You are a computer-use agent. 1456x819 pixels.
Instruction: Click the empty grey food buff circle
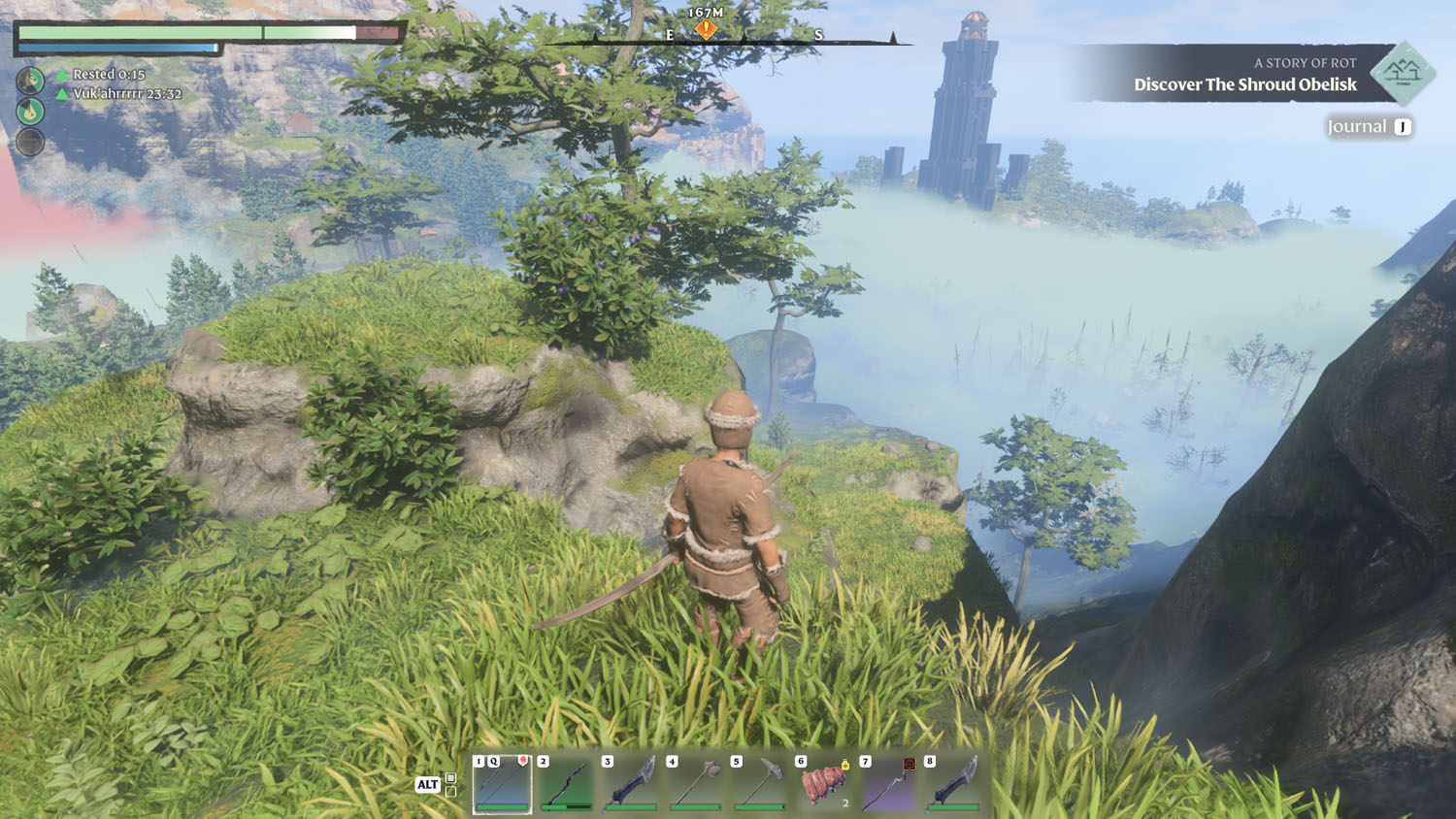pos(30,142)
